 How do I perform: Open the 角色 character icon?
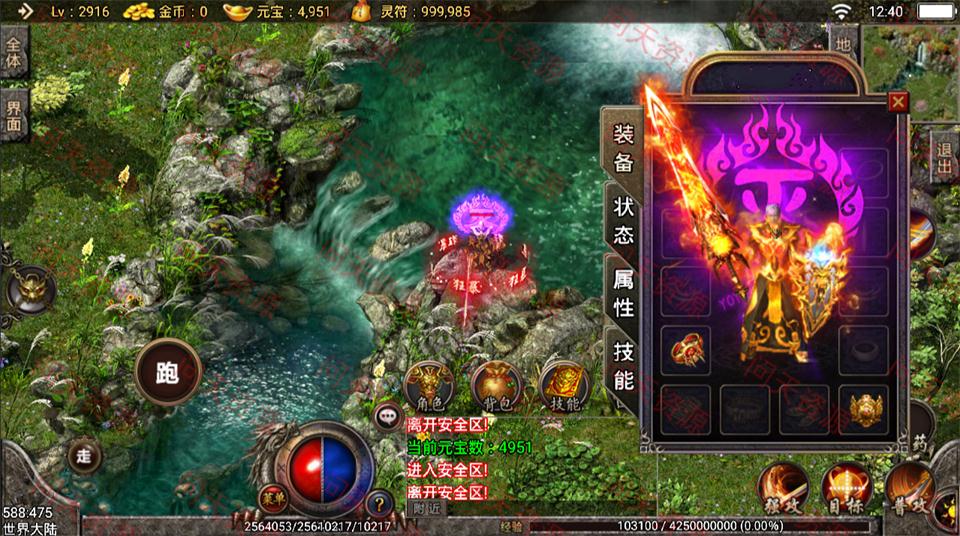point(429,386)
